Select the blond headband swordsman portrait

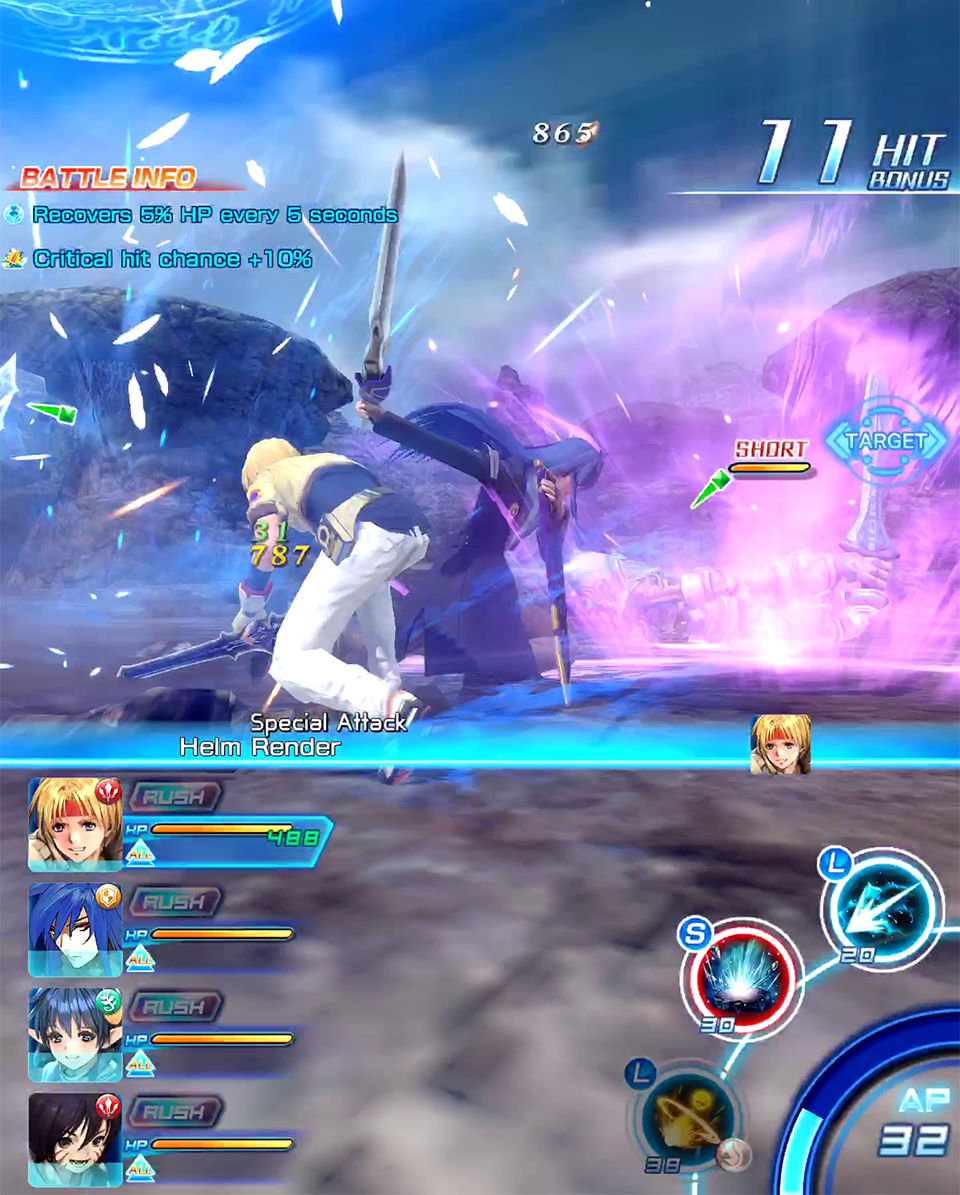click(x=75, y=823)
